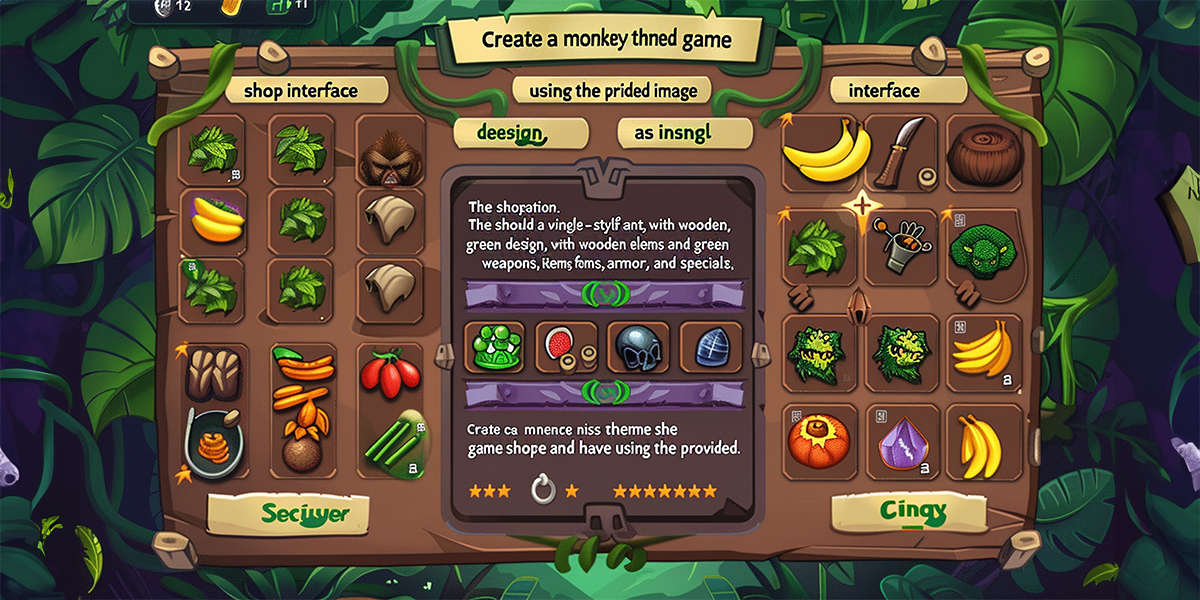Click the silver ring icon between the stars

(x=542, y=490)
